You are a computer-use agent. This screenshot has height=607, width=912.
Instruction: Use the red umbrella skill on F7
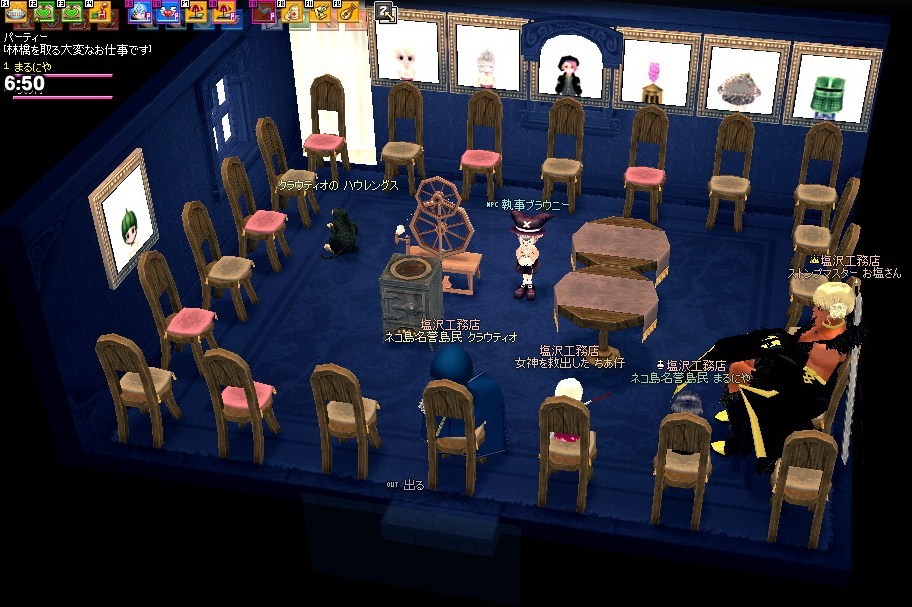pos(196,13)
